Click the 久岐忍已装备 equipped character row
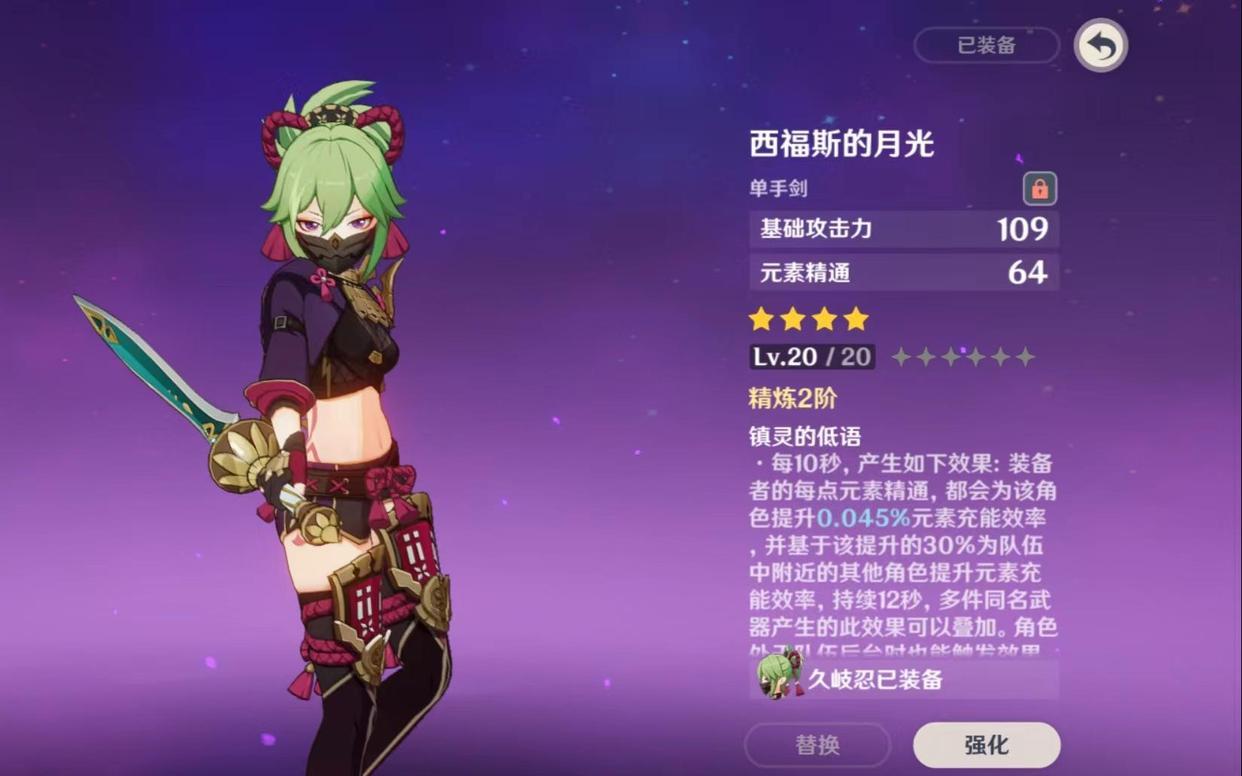Viewport: 1242px width, 776px height. coord(904,680)
